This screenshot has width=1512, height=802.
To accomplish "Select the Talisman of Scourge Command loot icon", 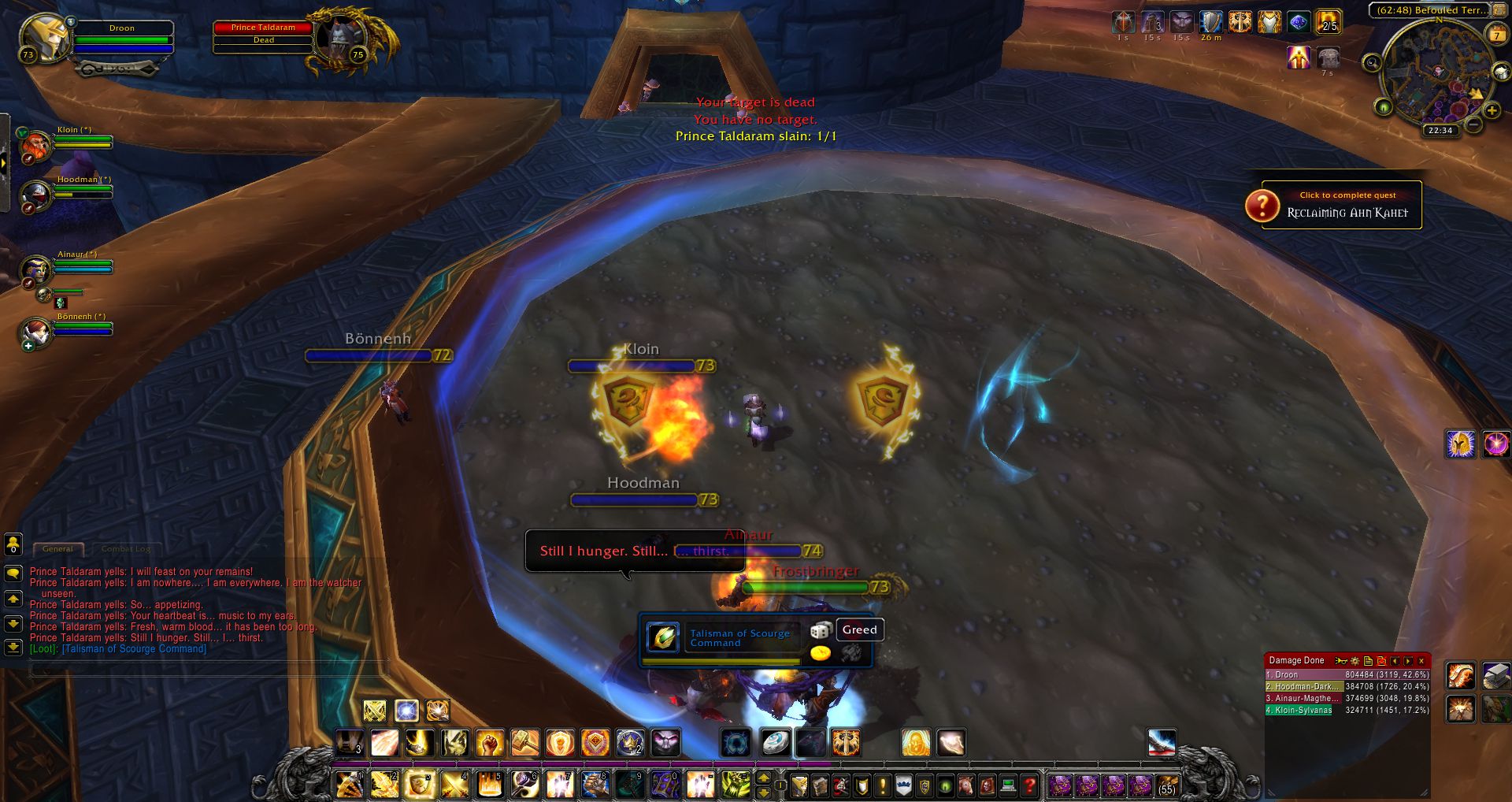I will pyautogui.click(x=663, y=637).
